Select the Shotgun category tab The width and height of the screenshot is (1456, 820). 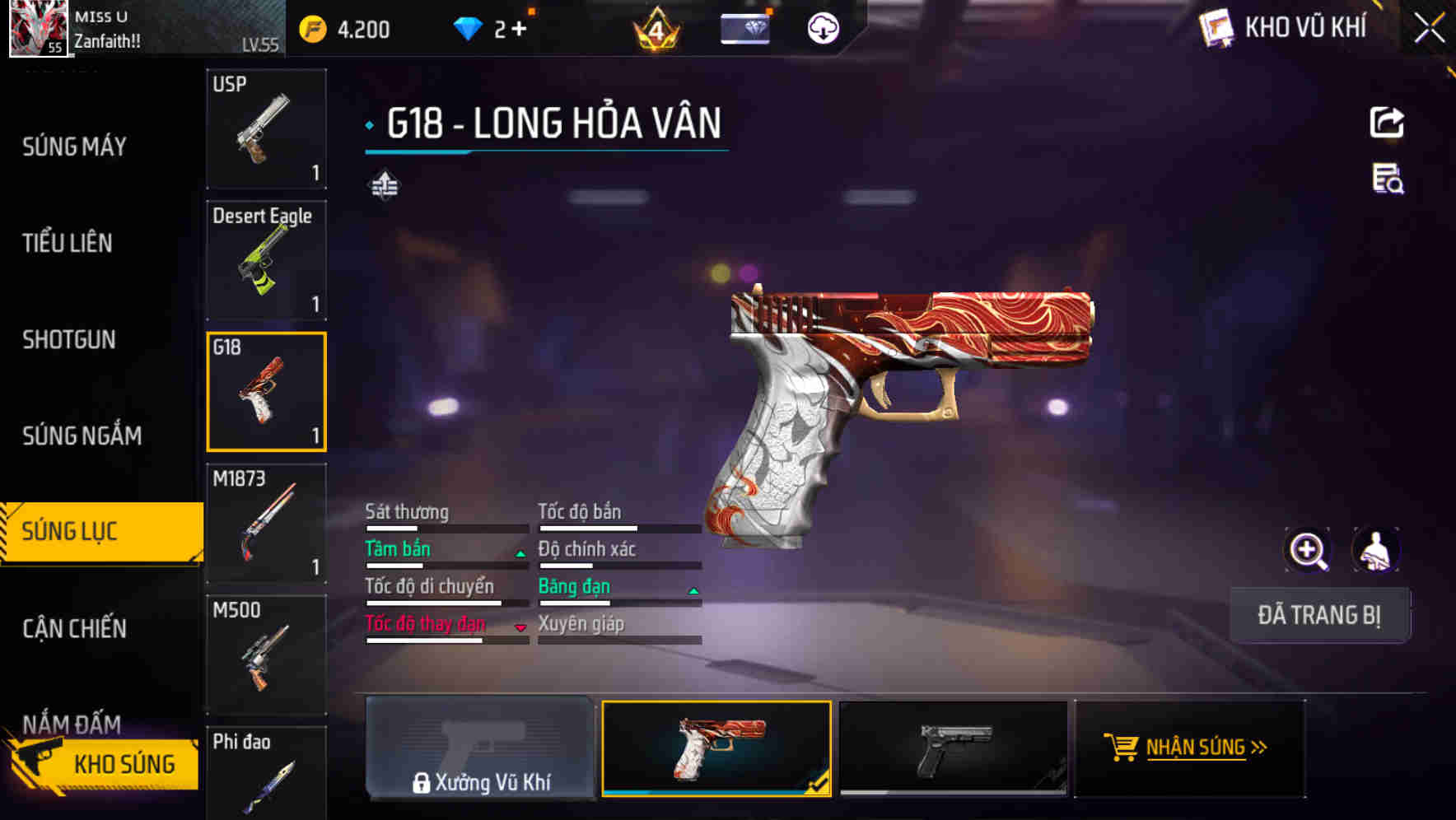click(x=69, y=339)
